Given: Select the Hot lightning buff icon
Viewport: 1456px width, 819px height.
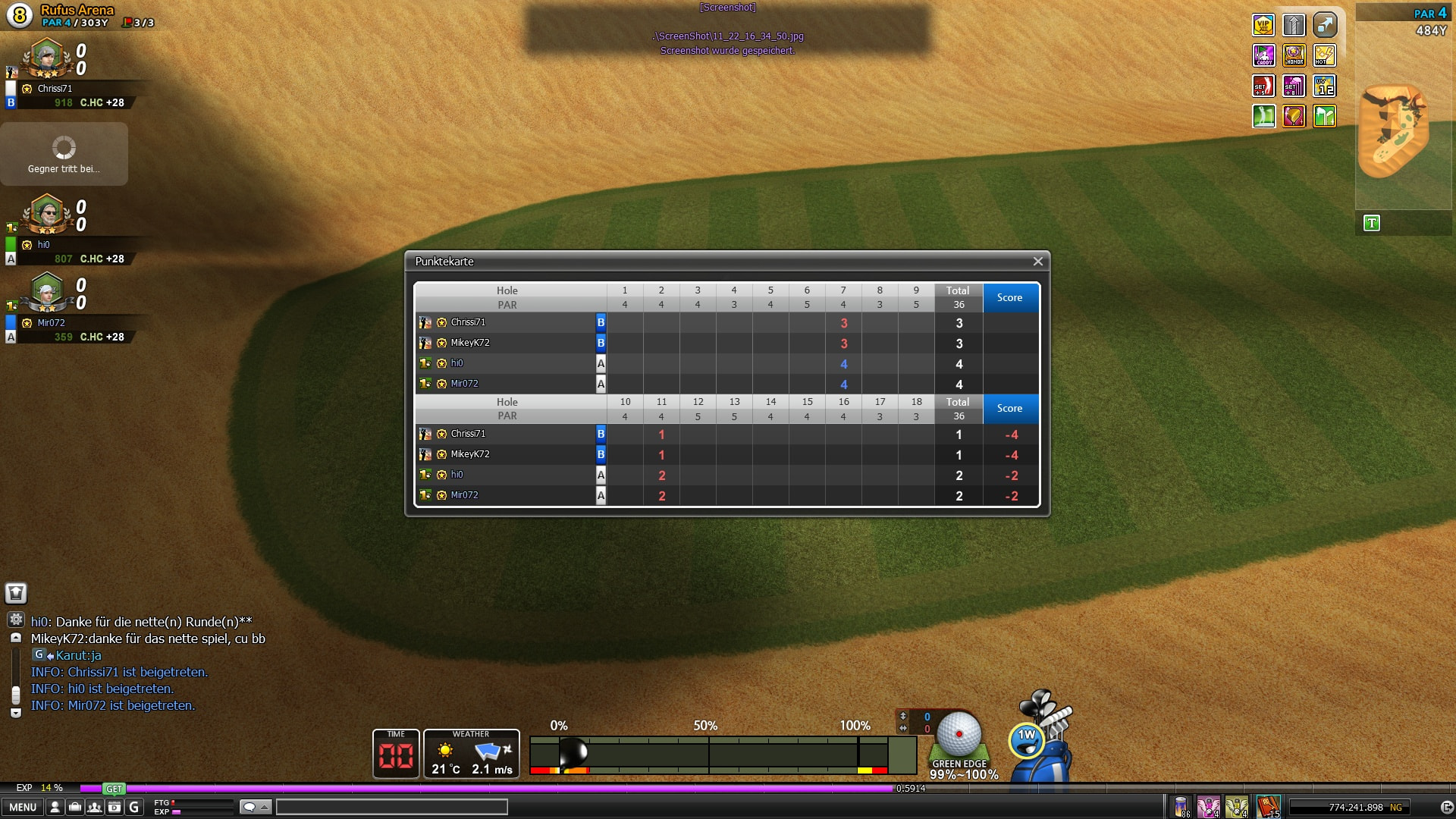Looking at the screenshot, I should 1324,55.
